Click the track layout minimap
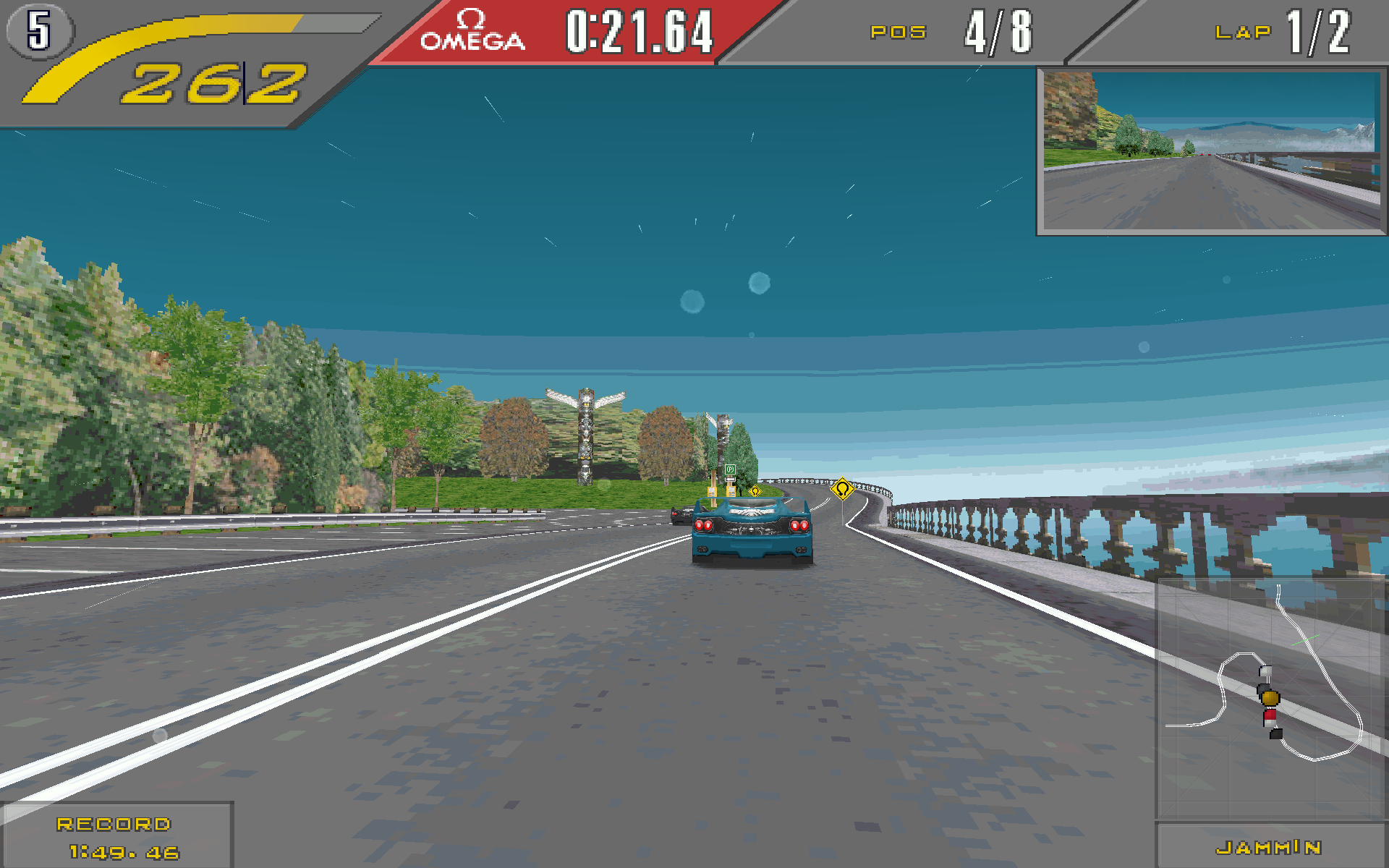 [x=1270, y=698]
